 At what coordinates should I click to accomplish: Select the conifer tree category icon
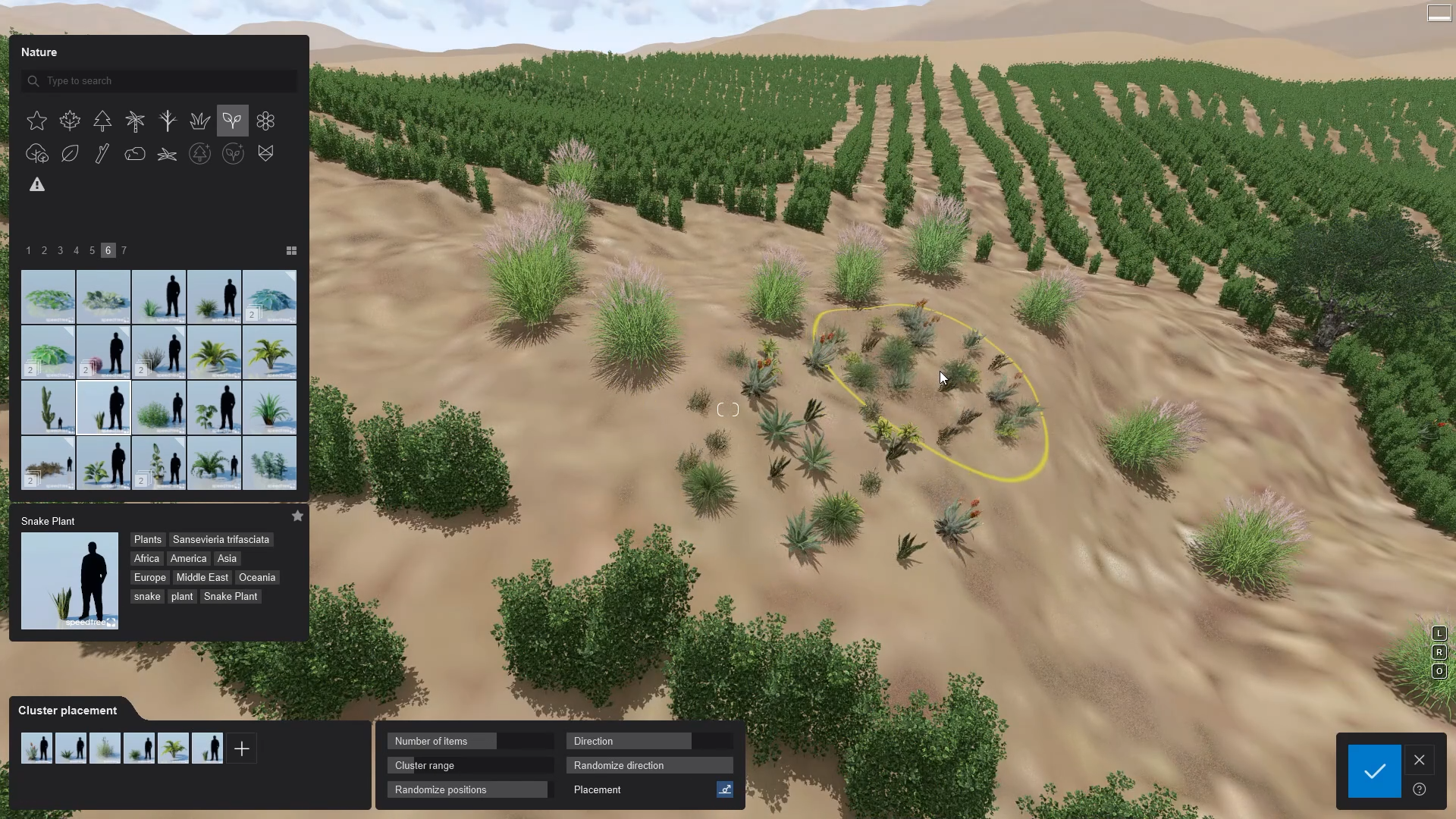tap(102, 121)
